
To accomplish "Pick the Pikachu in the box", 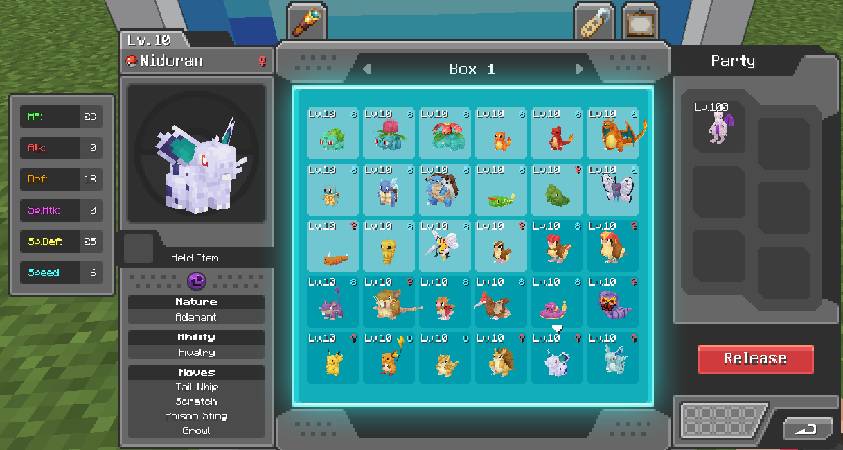I will pyautogui.click(x=333, y=358).
